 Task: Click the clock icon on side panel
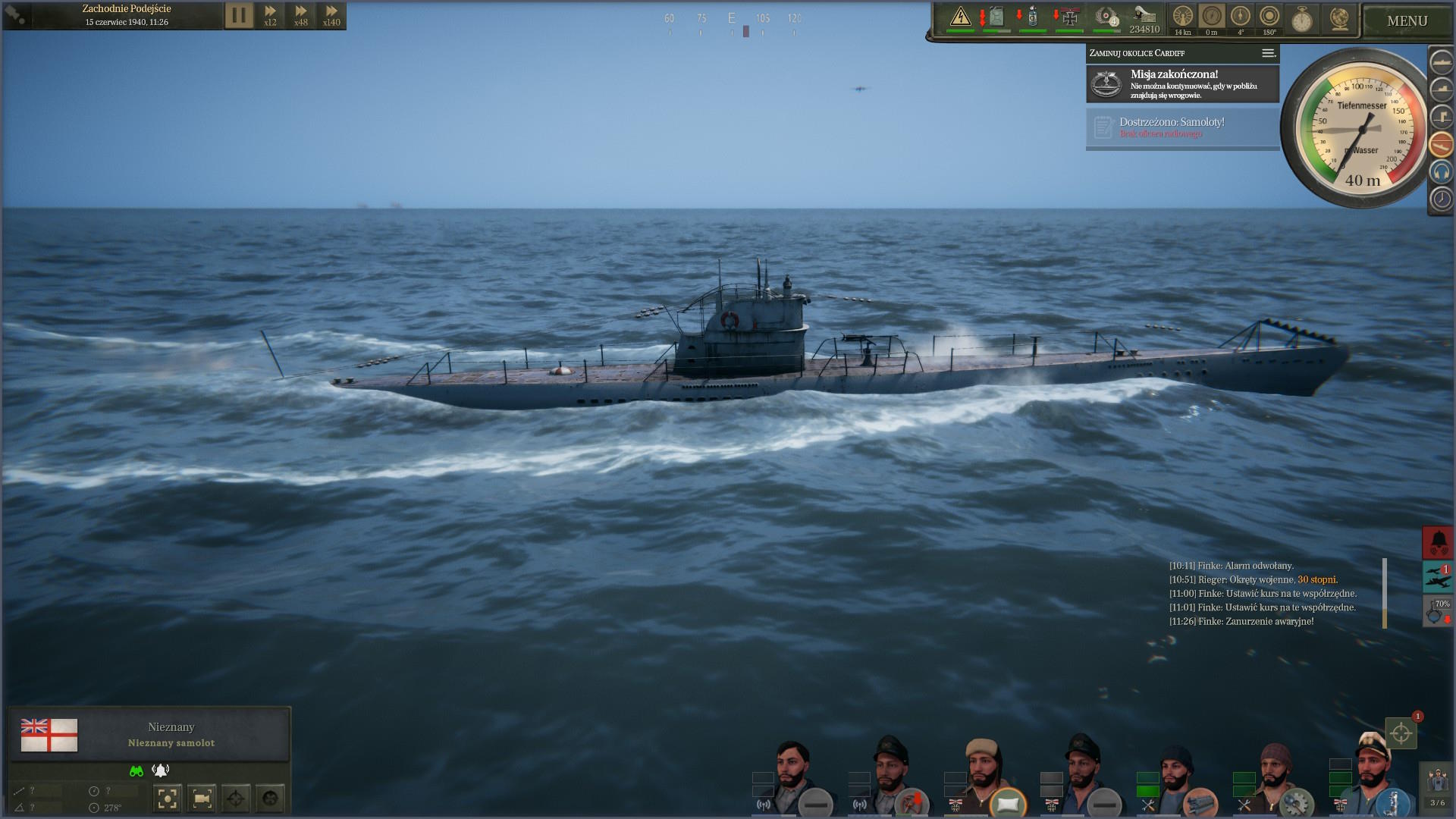click(1441, 199)
